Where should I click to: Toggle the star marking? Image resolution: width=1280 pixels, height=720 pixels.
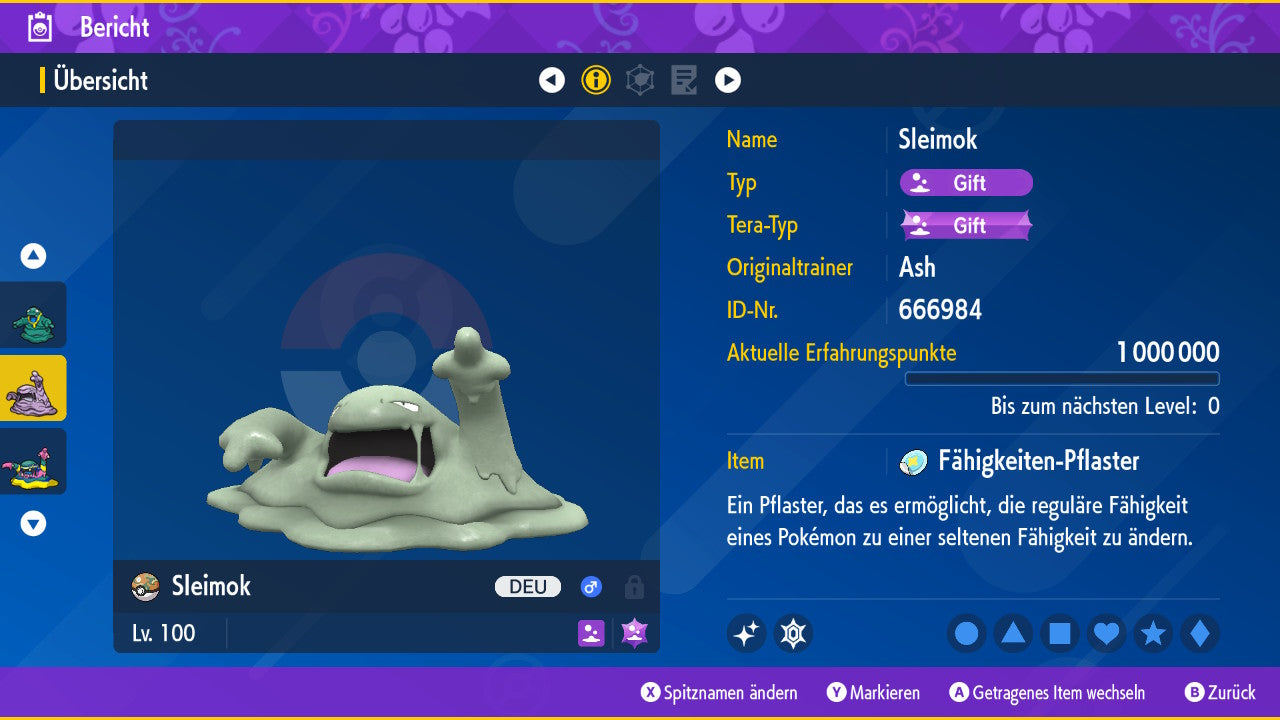1153,633
